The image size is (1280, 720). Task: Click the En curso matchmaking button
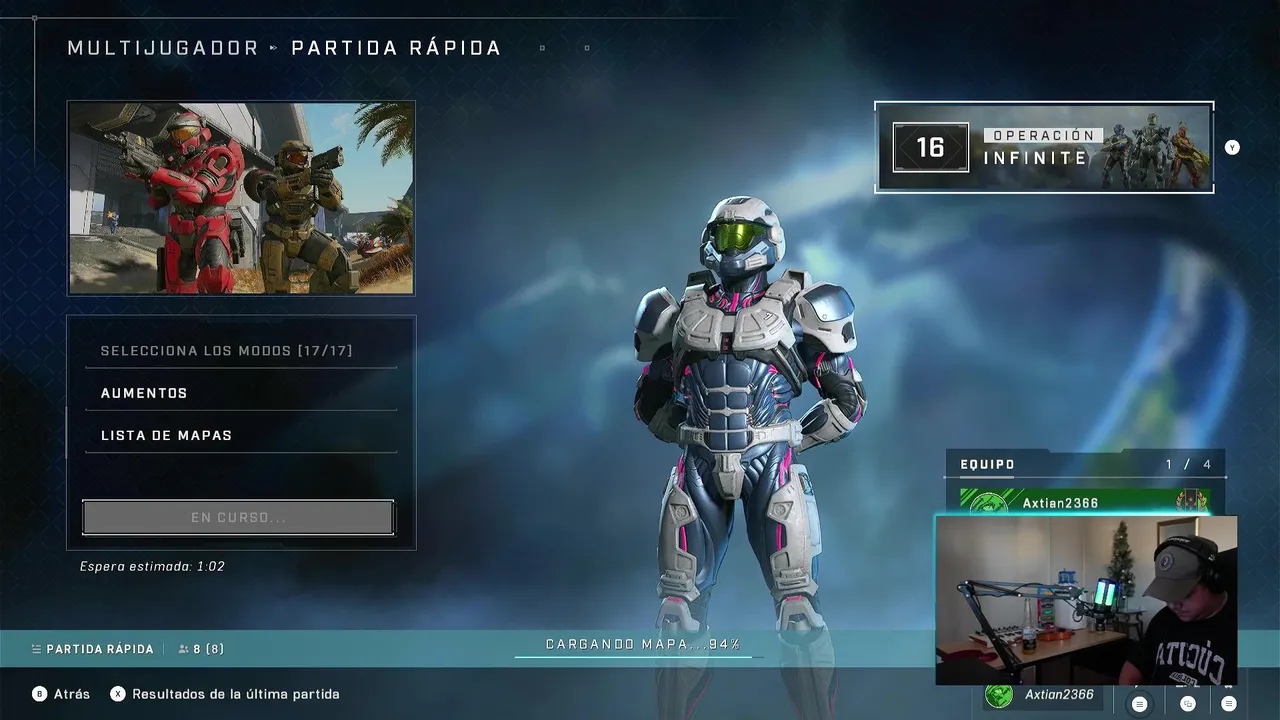click(x=238, y=518)
